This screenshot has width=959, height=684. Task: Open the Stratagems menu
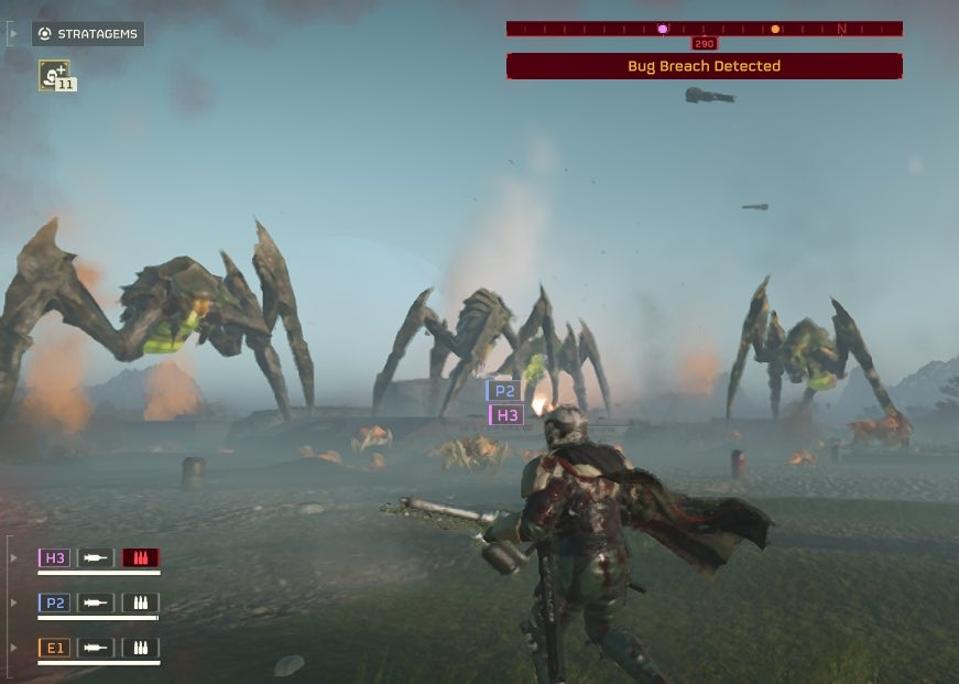[x=87, y=34]
